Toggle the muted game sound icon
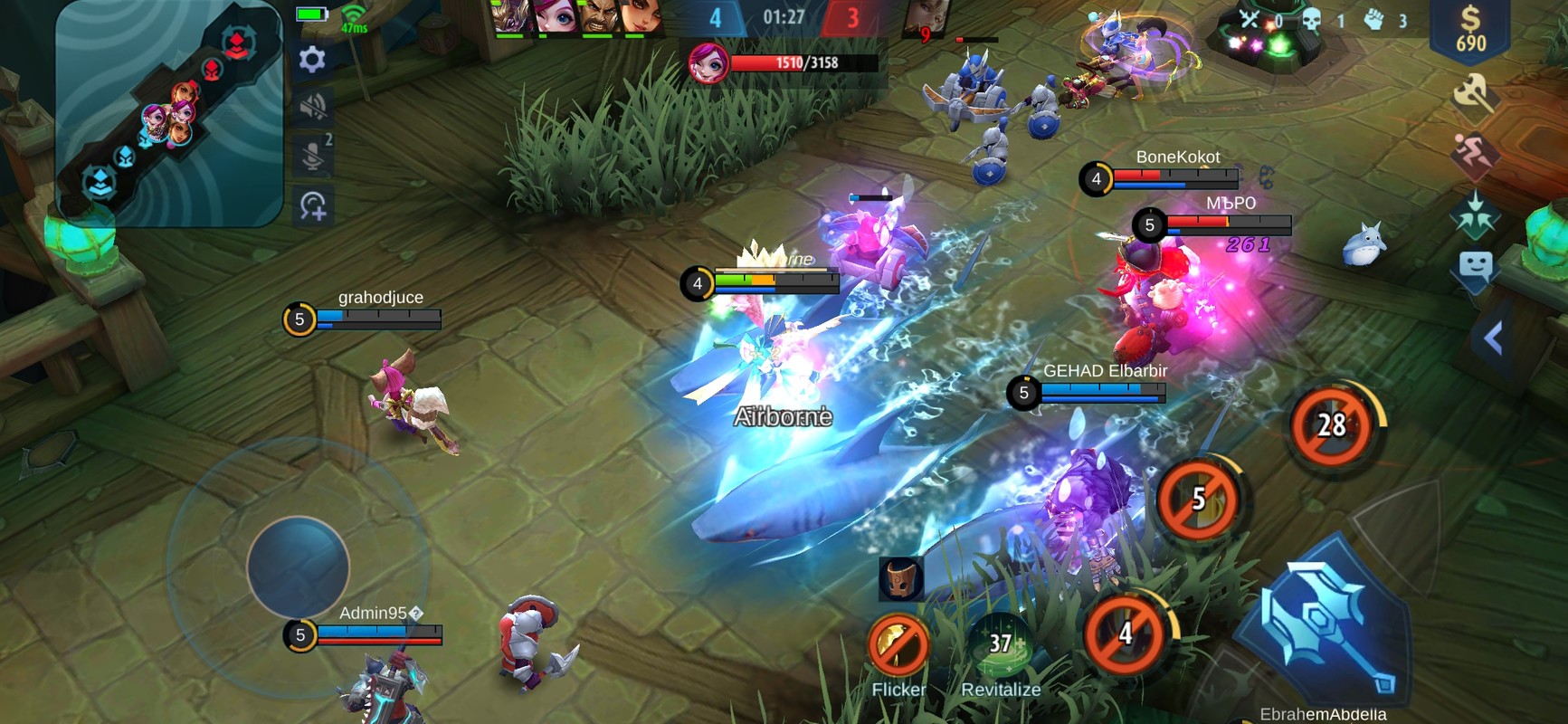The image size is (1568, 724). point(312,110)
